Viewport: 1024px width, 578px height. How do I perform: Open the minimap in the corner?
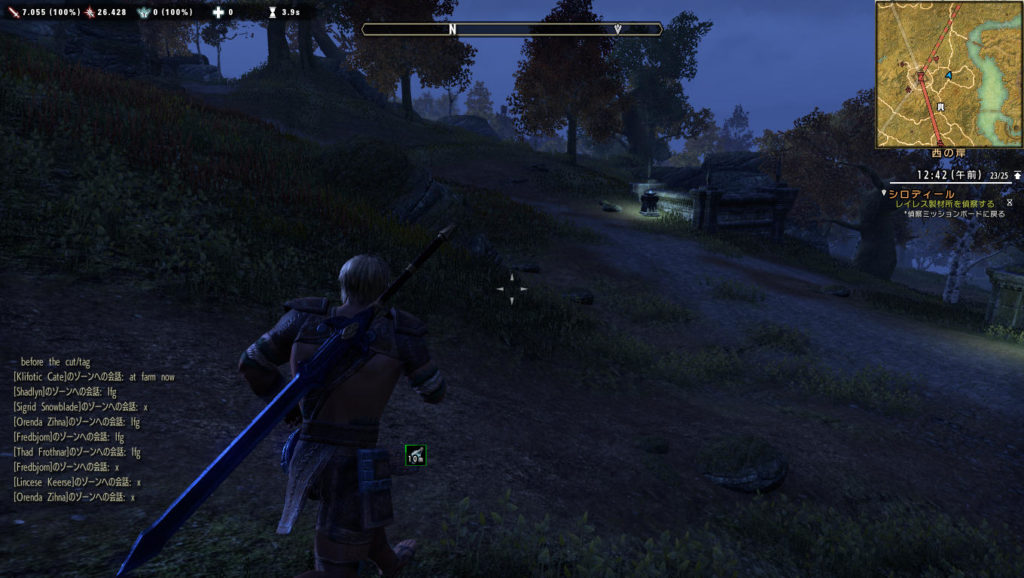pyautogui.click(x=949, y=73)
